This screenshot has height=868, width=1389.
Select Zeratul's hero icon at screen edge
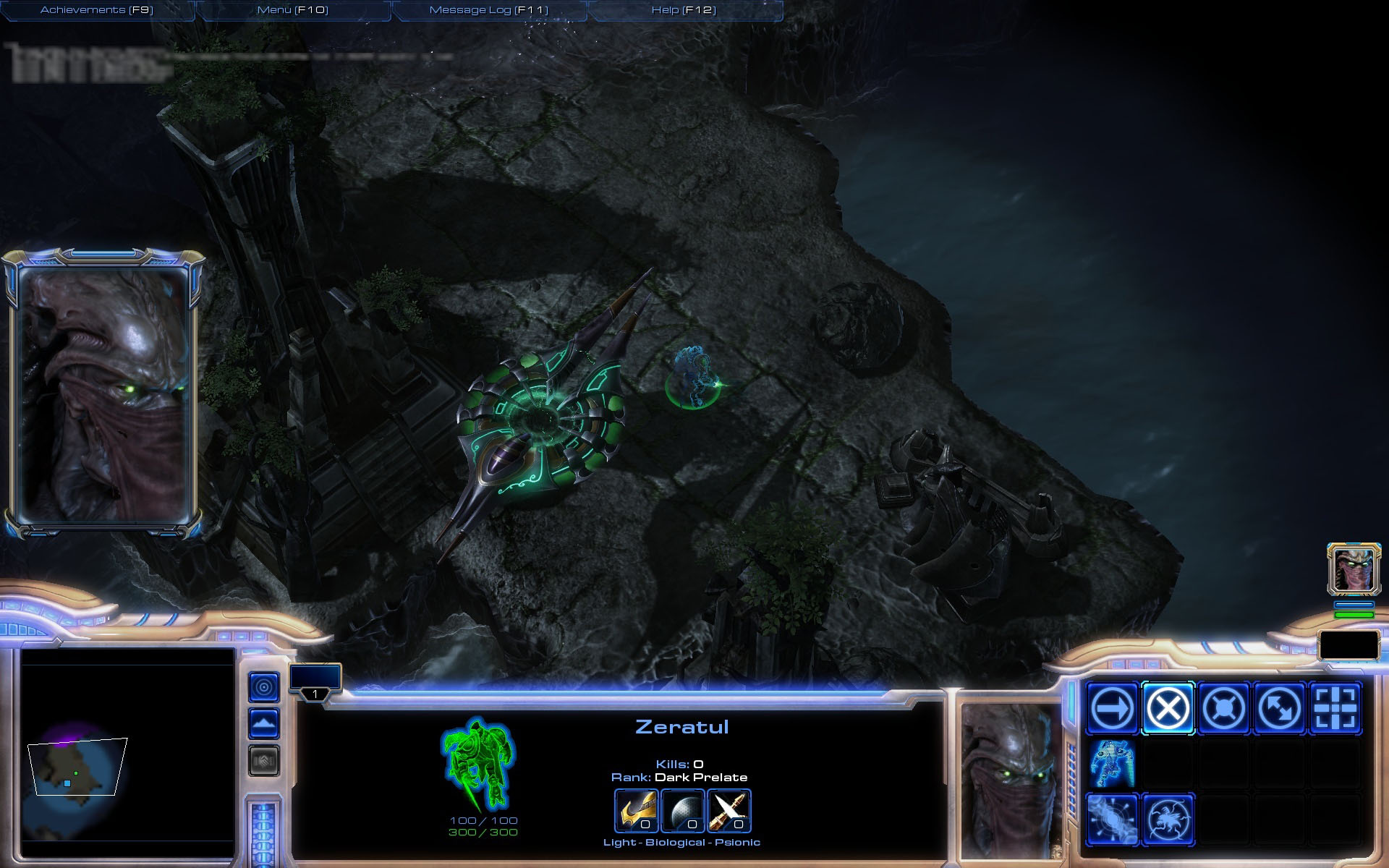(1354, 569)
